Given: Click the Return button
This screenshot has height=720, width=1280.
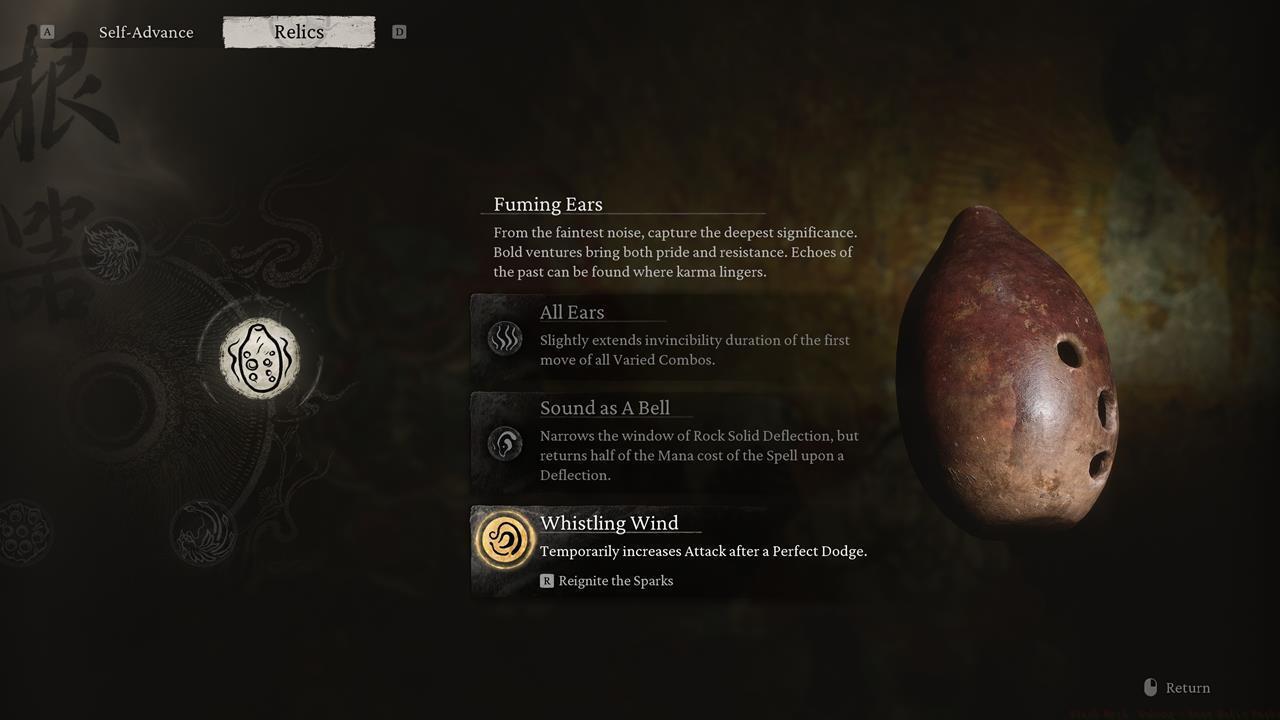Looking at the screenshot, I should 1187,687.
